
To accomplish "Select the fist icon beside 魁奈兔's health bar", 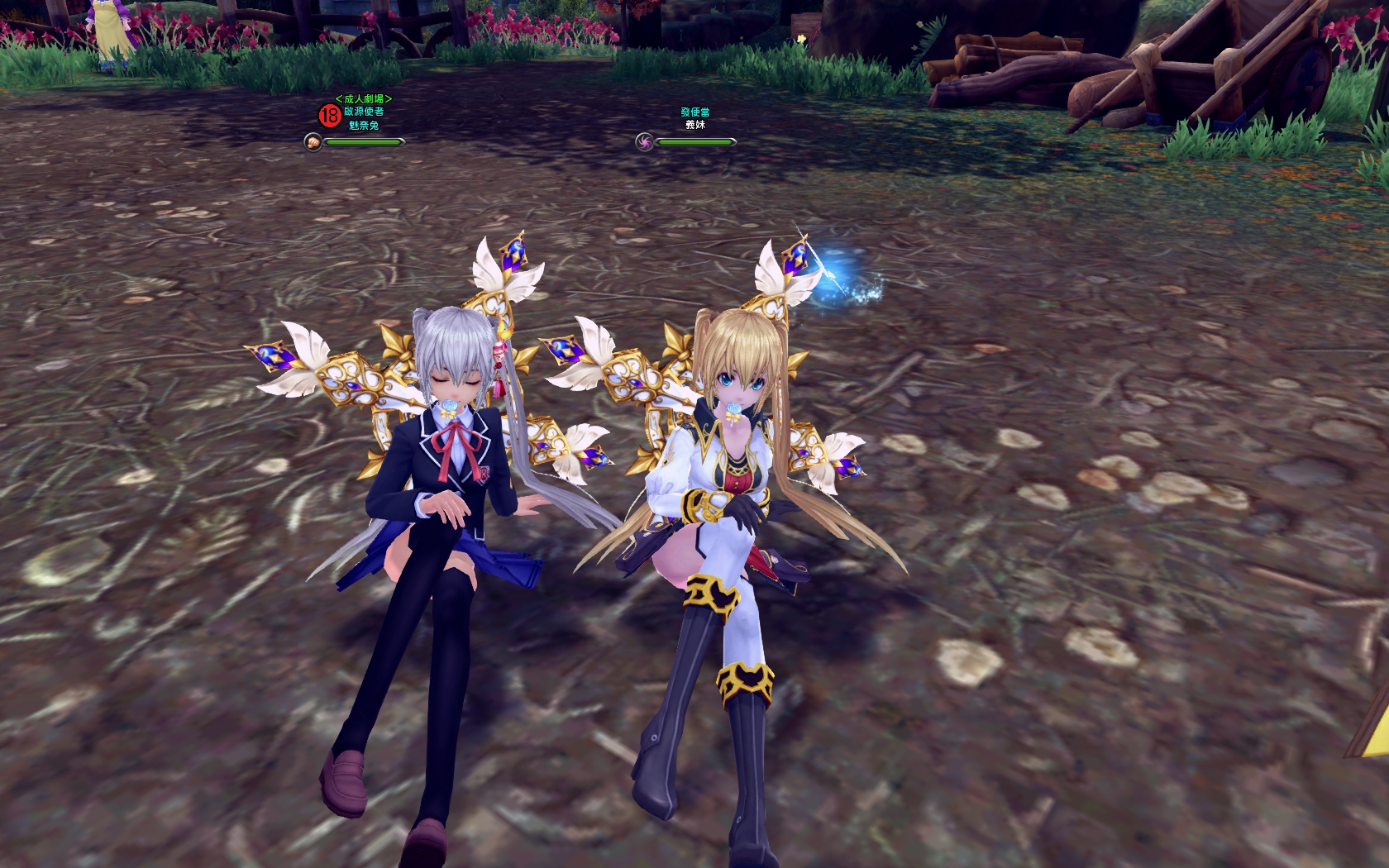I will point(313,142).
